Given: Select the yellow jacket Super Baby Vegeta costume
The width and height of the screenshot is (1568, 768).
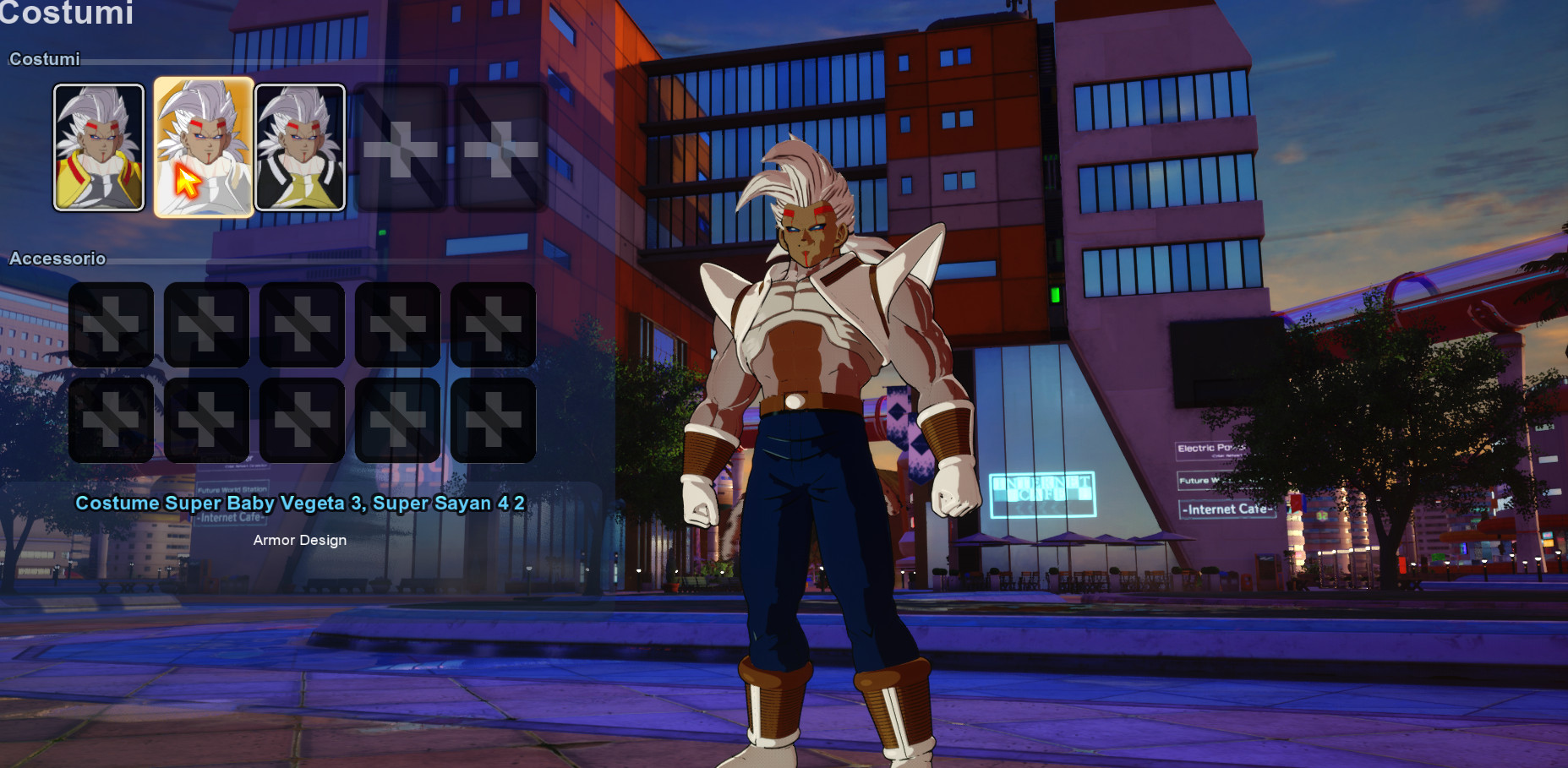Looking at the screenshot, I should pos(99,147).
